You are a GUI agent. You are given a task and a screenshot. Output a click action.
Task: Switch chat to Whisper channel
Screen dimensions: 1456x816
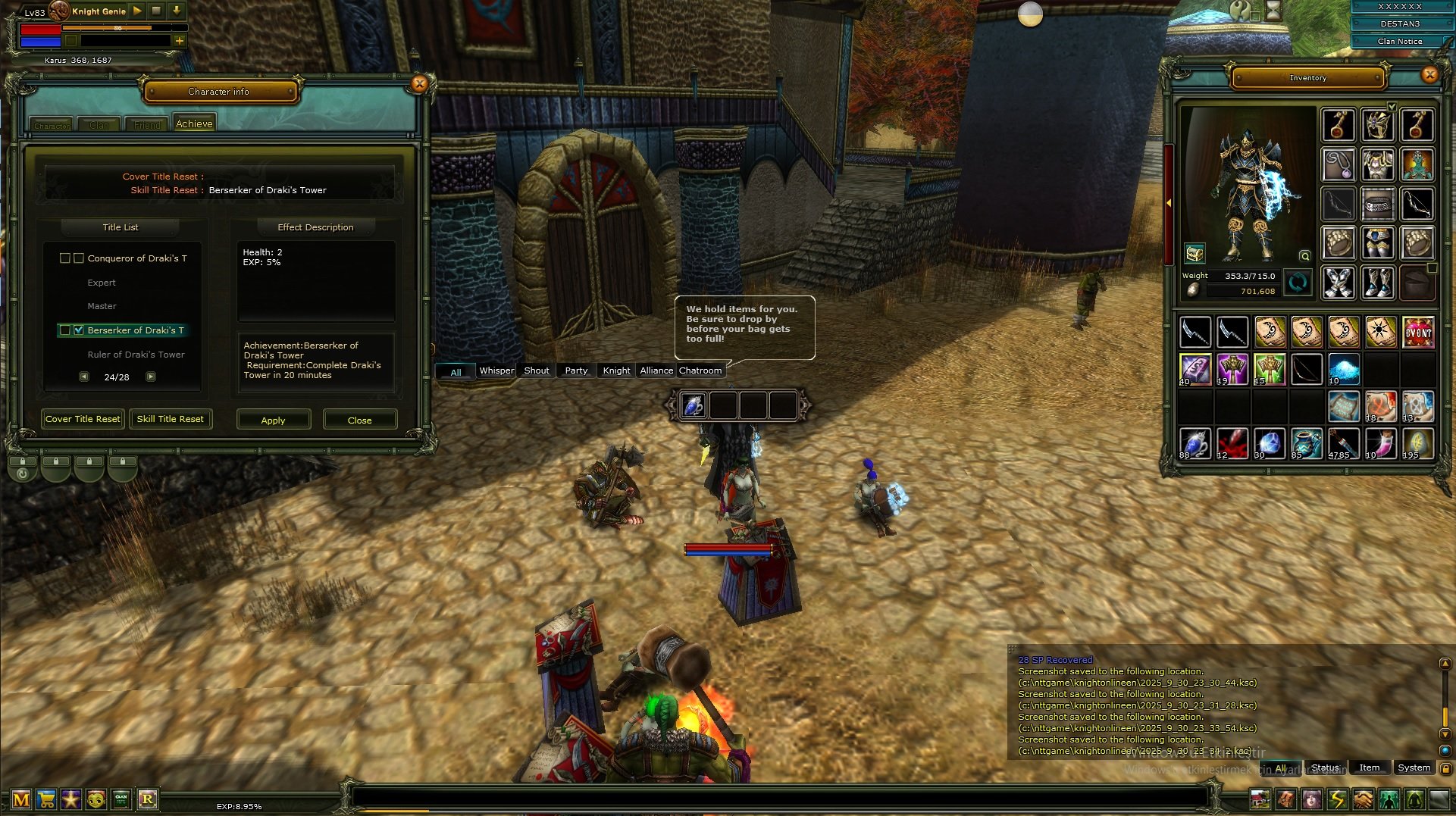tap(496, 370)
